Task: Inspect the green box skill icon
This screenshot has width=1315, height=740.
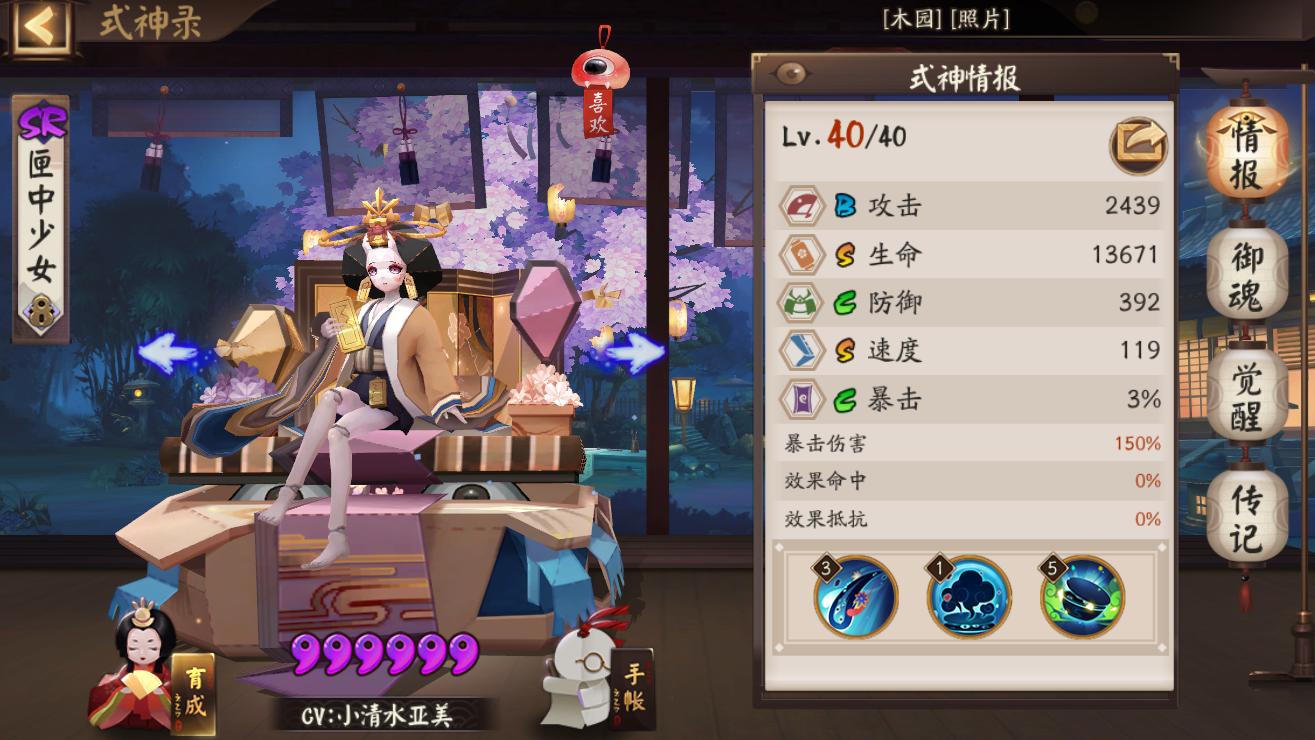Action: coord(1082,597)
